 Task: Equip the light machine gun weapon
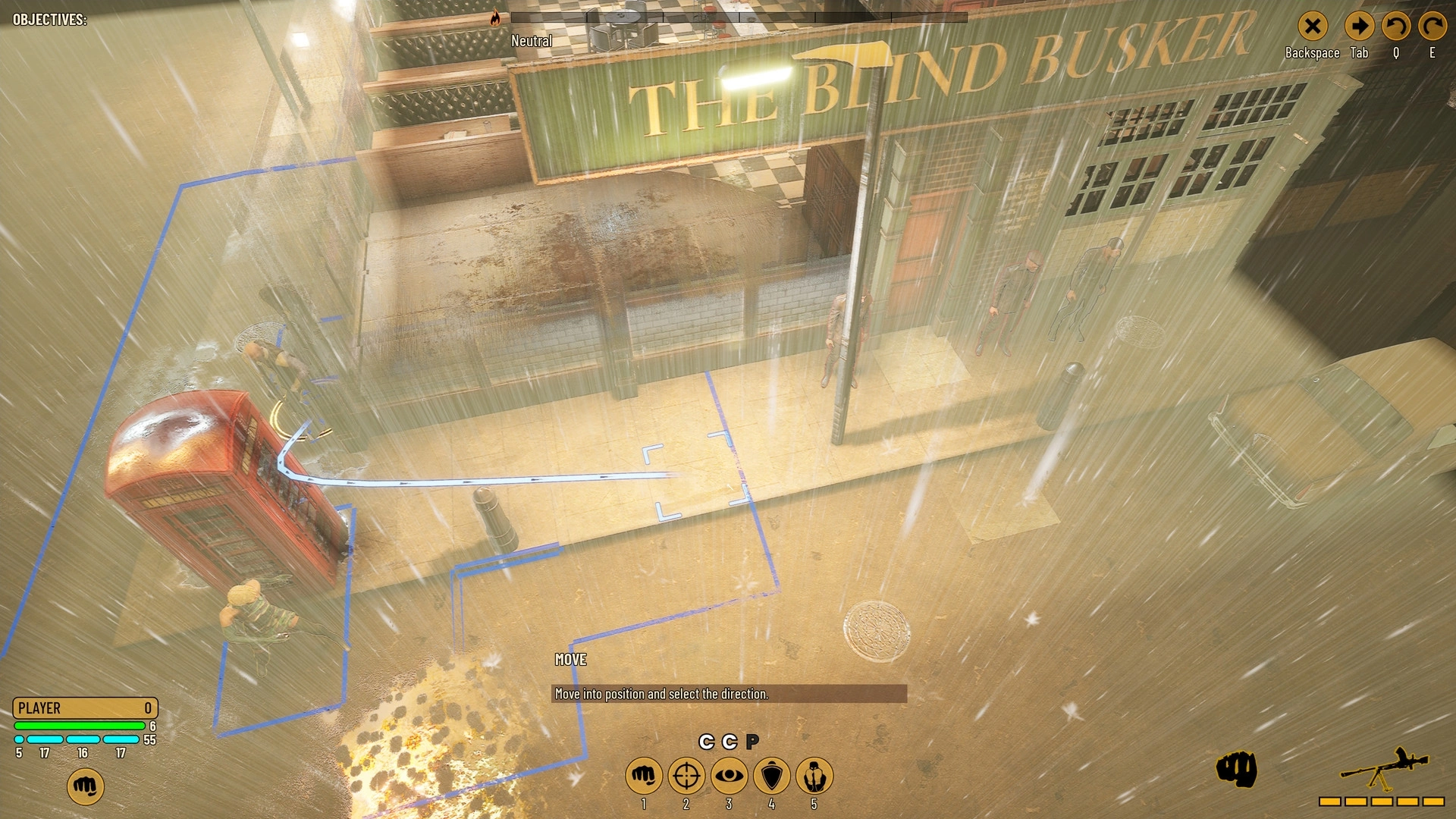[1383, 771]
